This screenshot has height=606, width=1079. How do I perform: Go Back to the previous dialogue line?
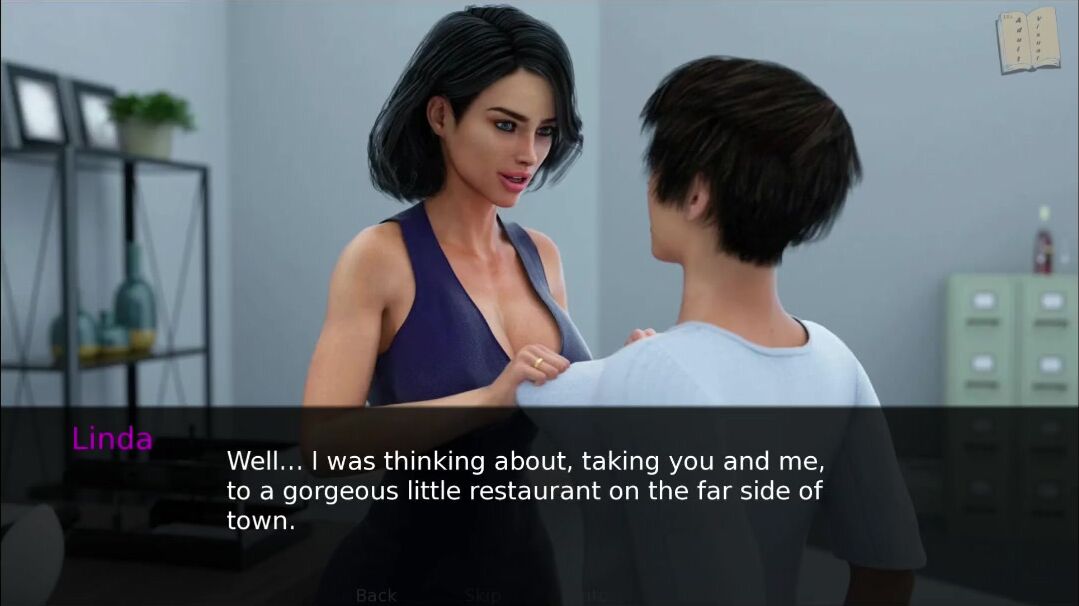click(376, 595)
